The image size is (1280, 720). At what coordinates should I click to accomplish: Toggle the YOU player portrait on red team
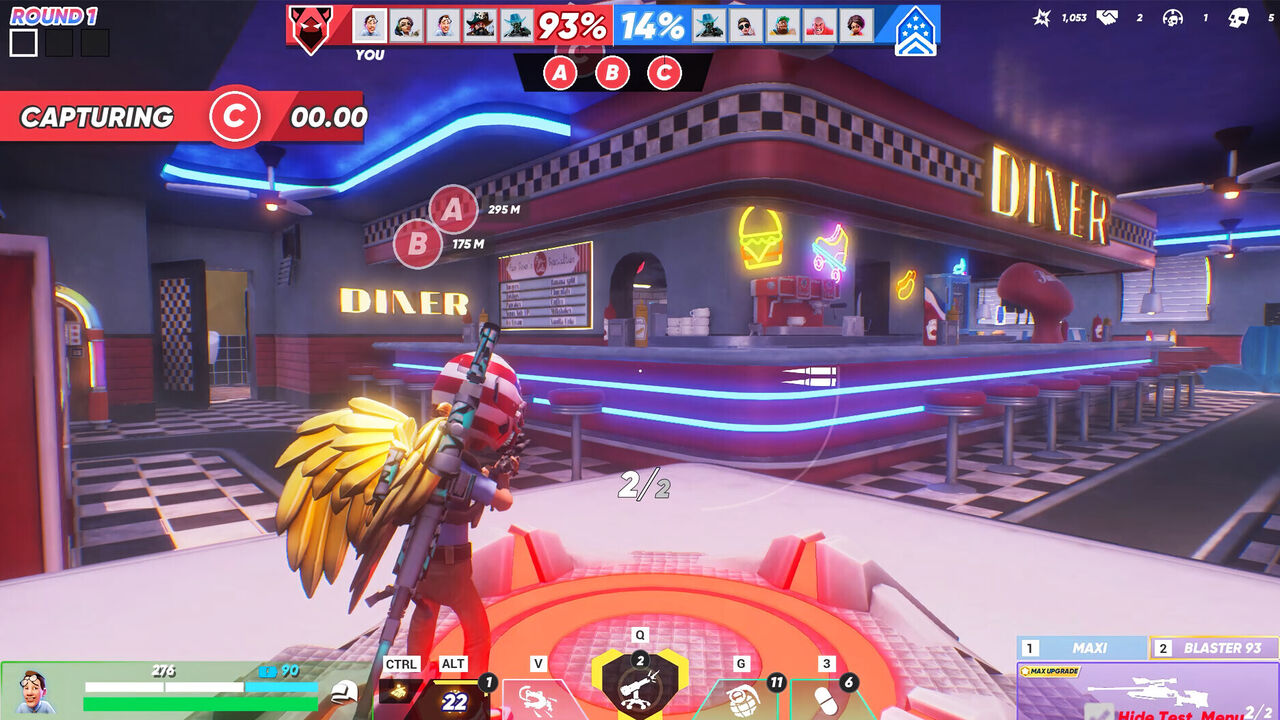[369, 23]
